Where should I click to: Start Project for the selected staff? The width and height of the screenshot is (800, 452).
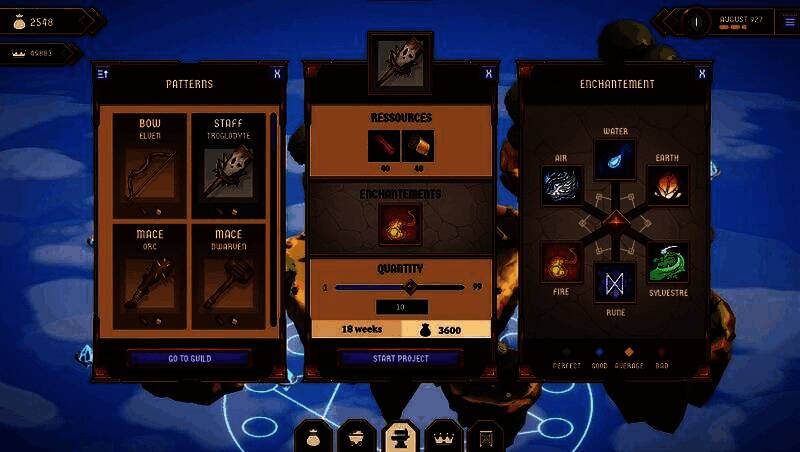point(399,358)
